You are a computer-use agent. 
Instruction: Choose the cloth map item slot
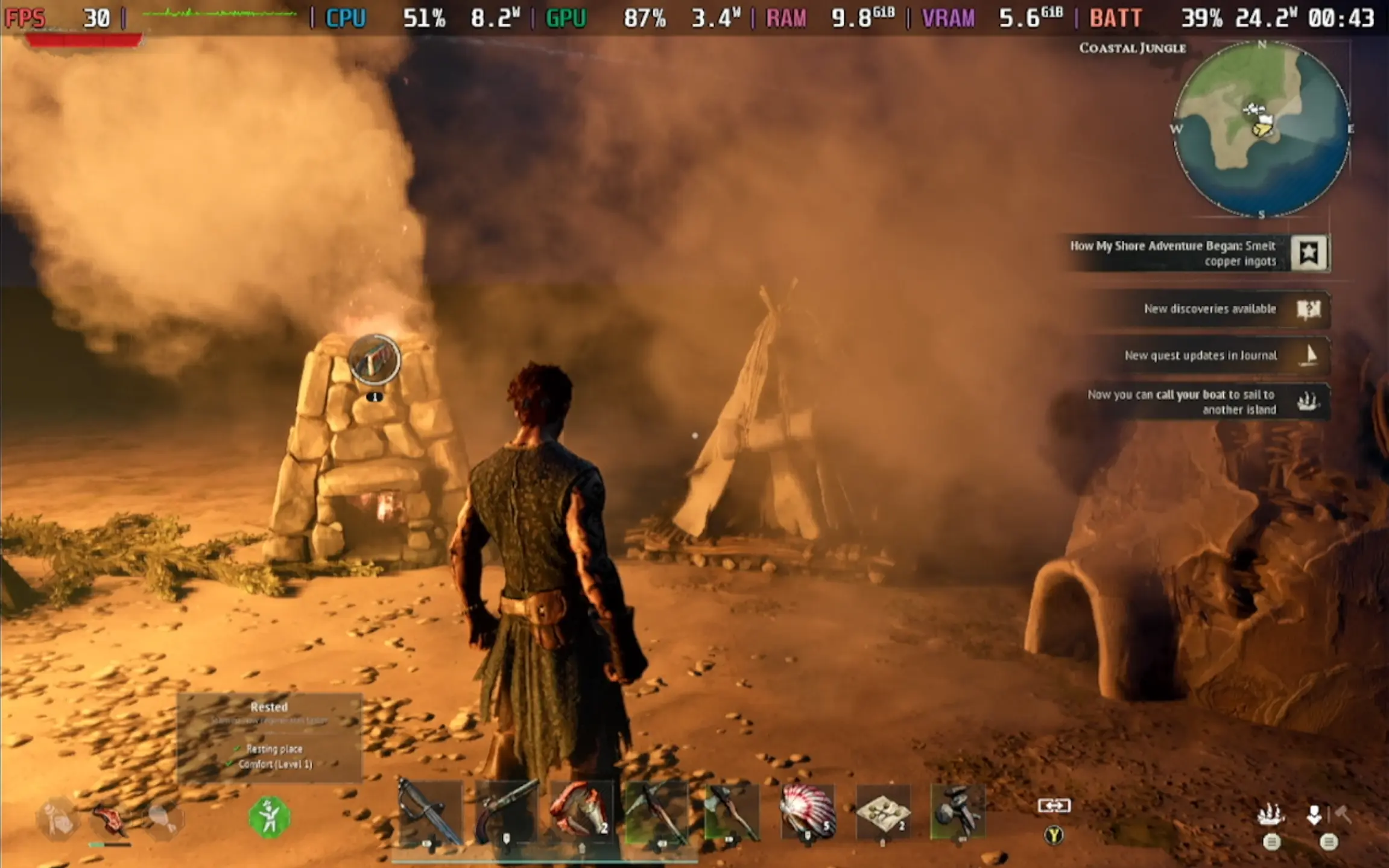tap(884, 811)
